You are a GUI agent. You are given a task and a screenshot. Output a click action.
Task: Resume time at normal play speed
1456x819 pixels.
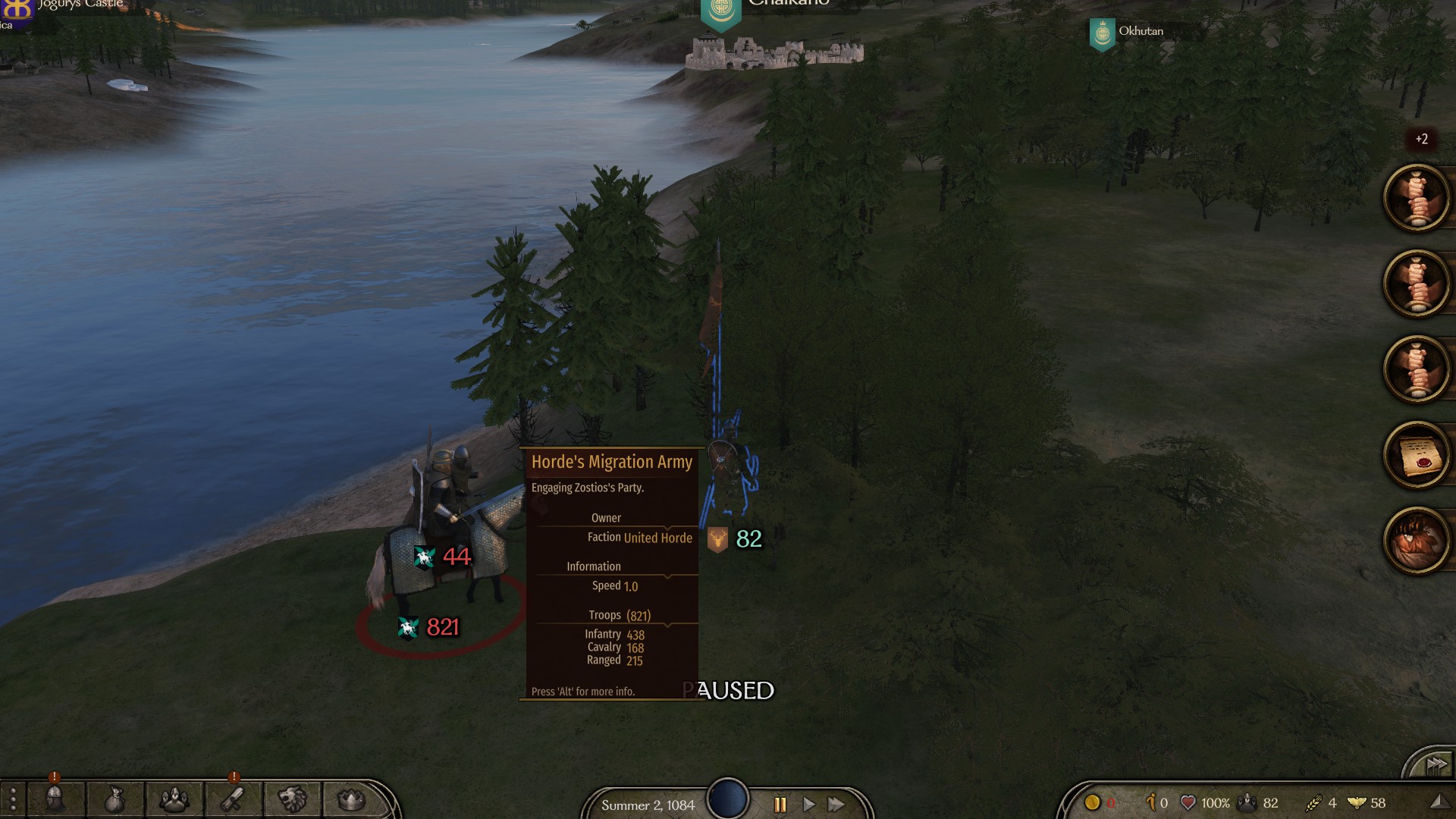[x=808, y=805]
